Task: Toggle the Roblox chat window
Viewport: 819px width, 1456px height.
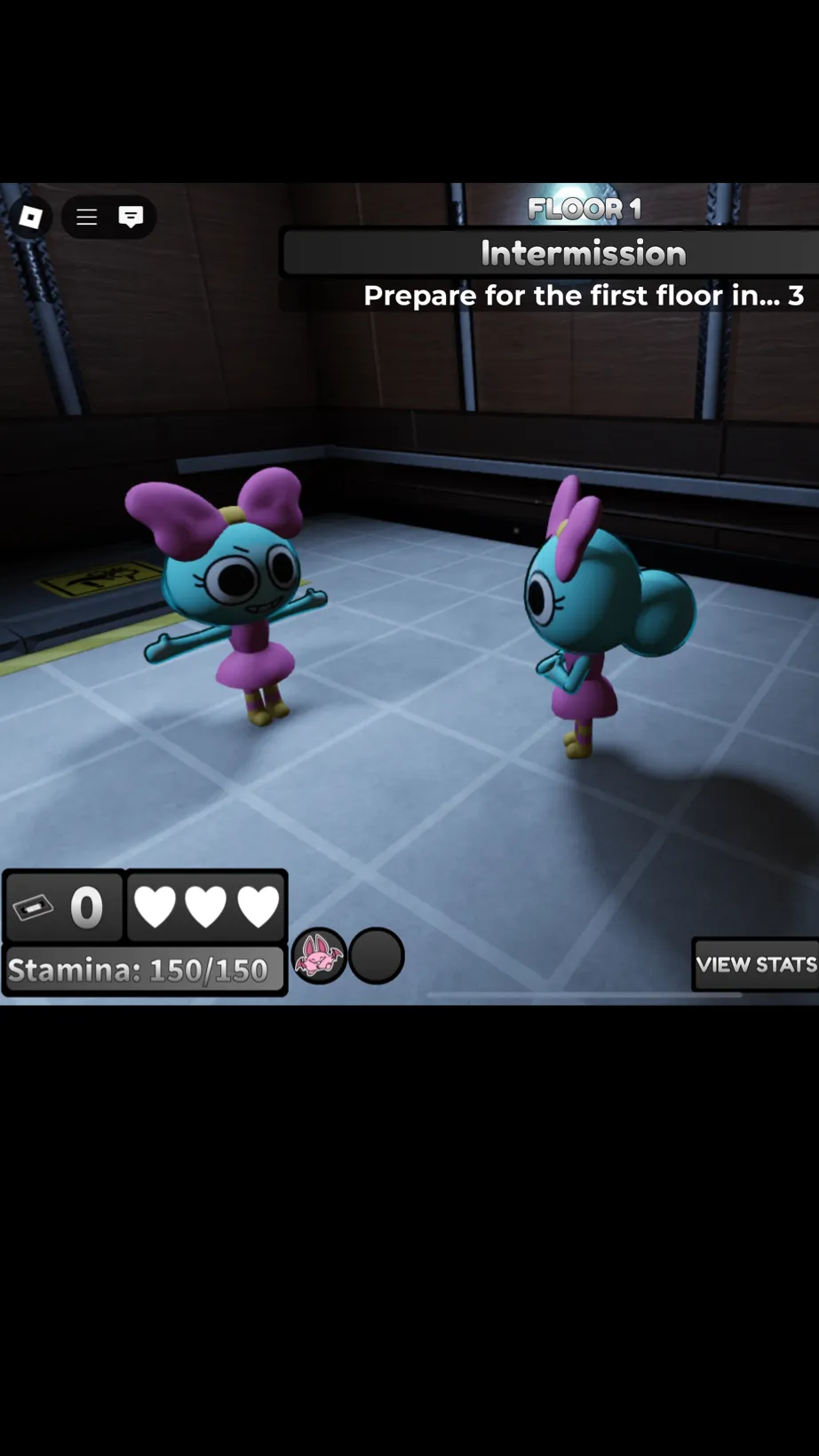Action: tap(131, 218)
